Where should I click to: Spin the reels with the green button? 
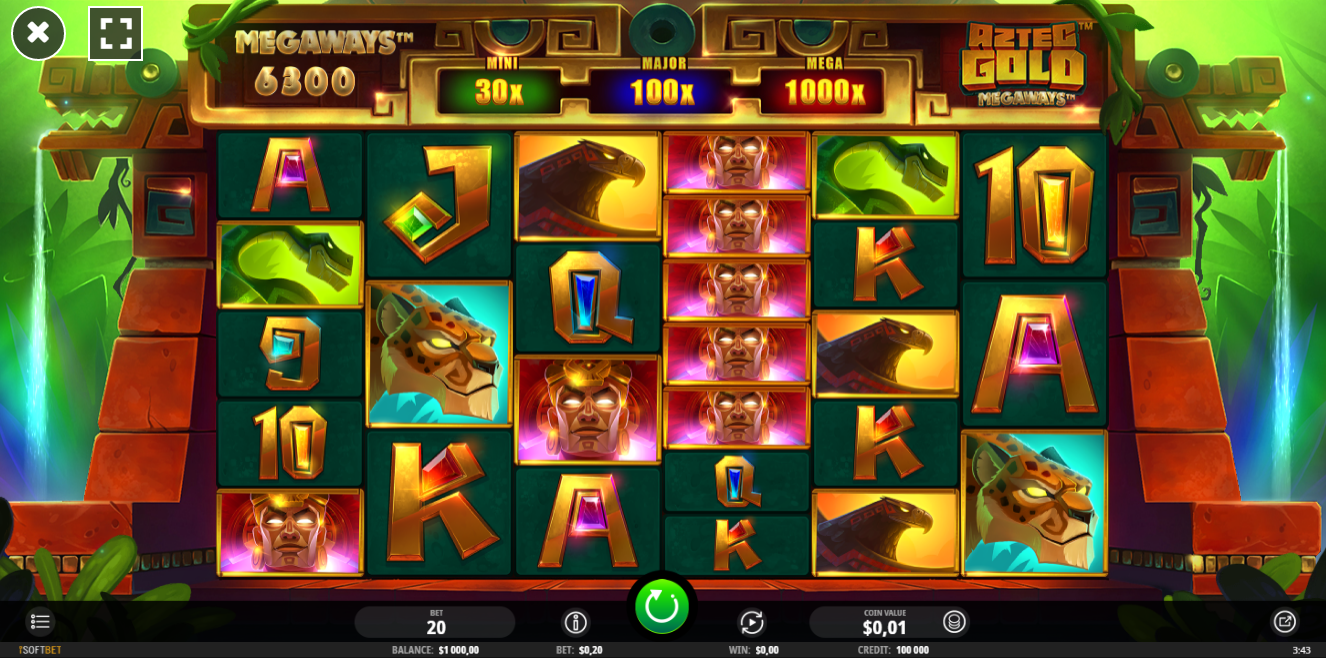pyautogui.click(x=662, y=607)
